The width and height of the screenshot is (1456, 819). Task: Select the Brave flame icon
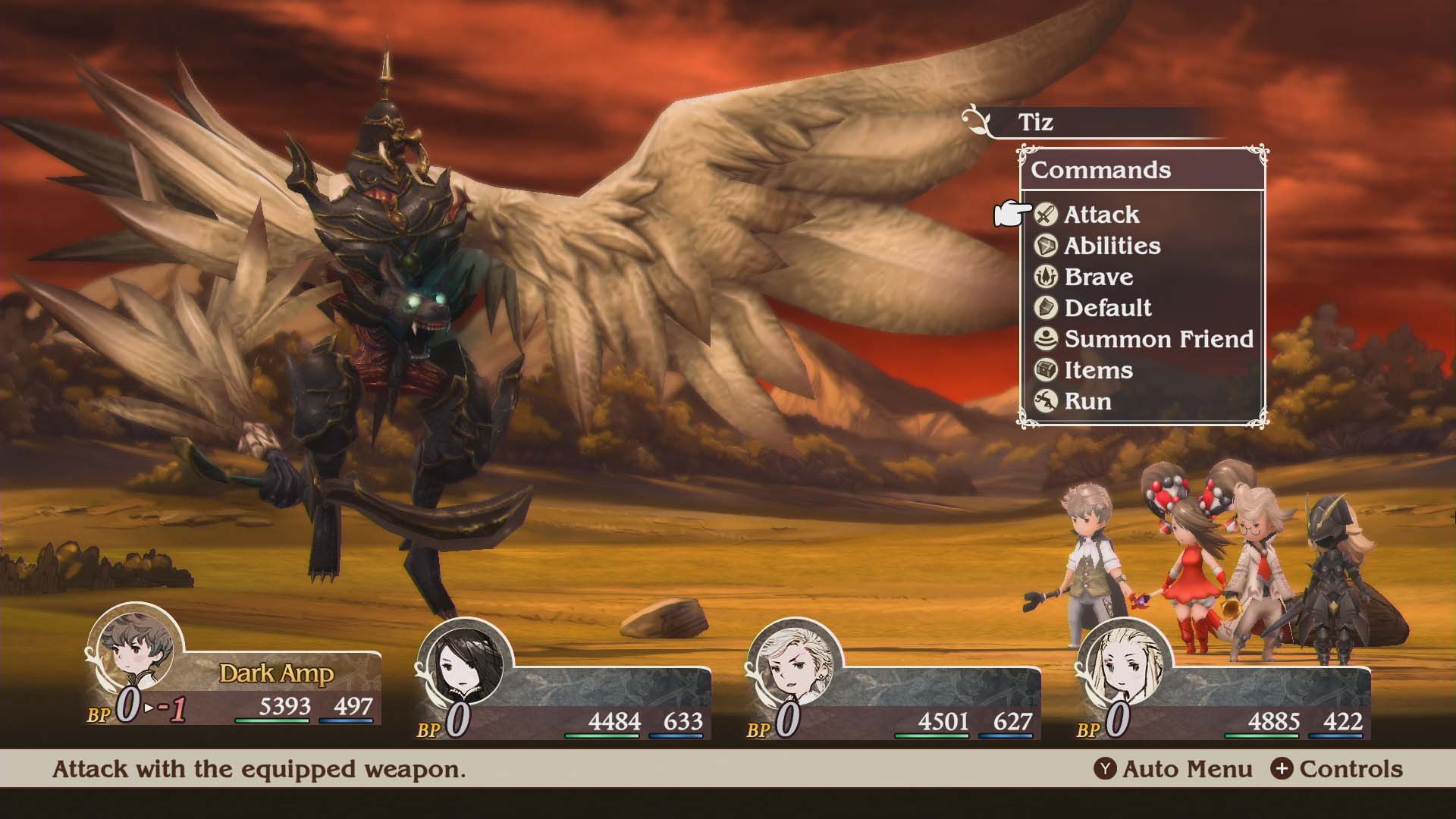(x=1045, y=277)
